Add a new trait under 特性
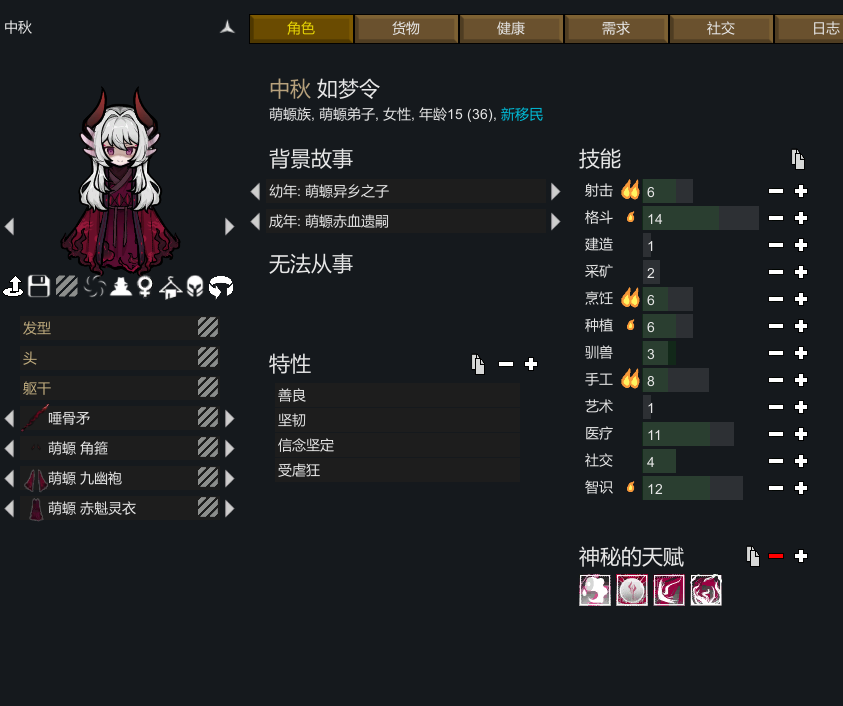The image size is (843, 706). point(531,364)
